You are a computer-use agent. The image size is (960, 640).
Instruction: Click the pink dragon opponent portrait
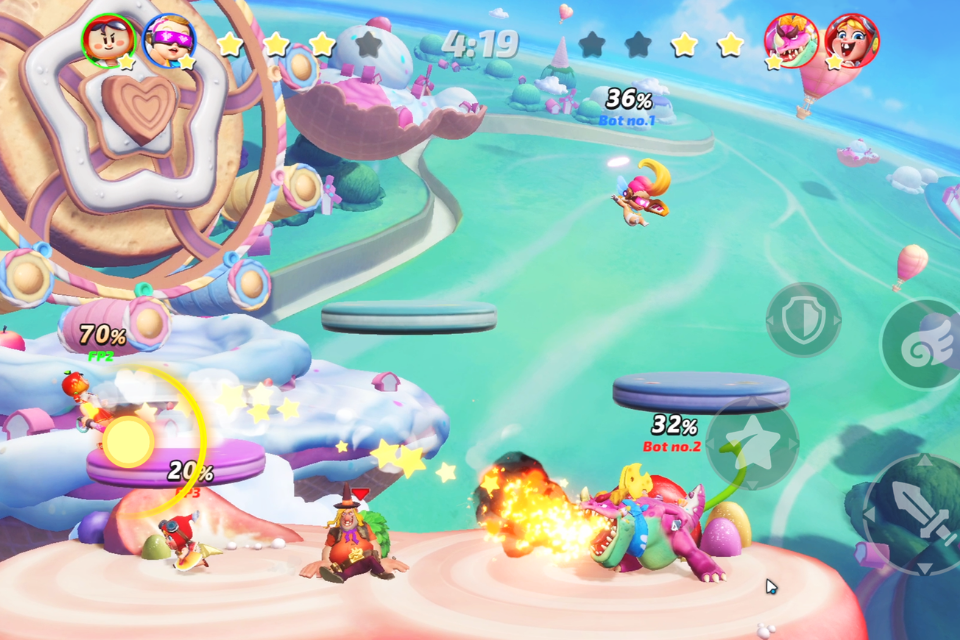coord(791,40)
